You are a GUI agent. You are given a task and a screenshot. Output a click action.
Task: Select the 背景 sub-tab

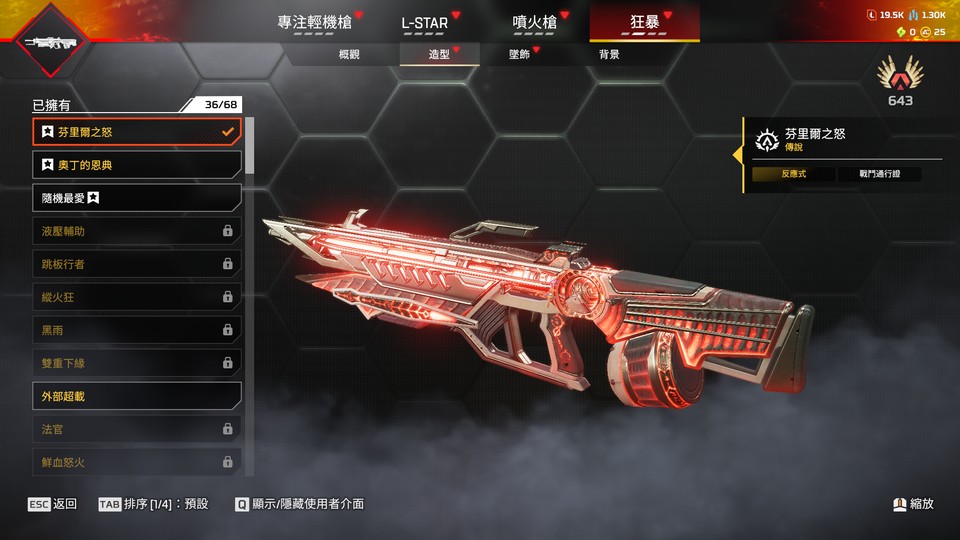click(x=609, y=54)
